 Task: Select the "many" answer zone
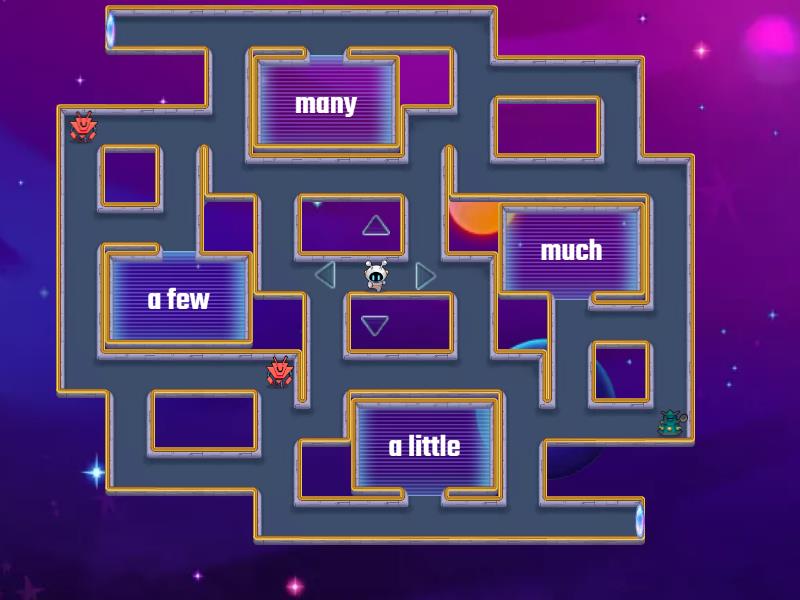326,104
